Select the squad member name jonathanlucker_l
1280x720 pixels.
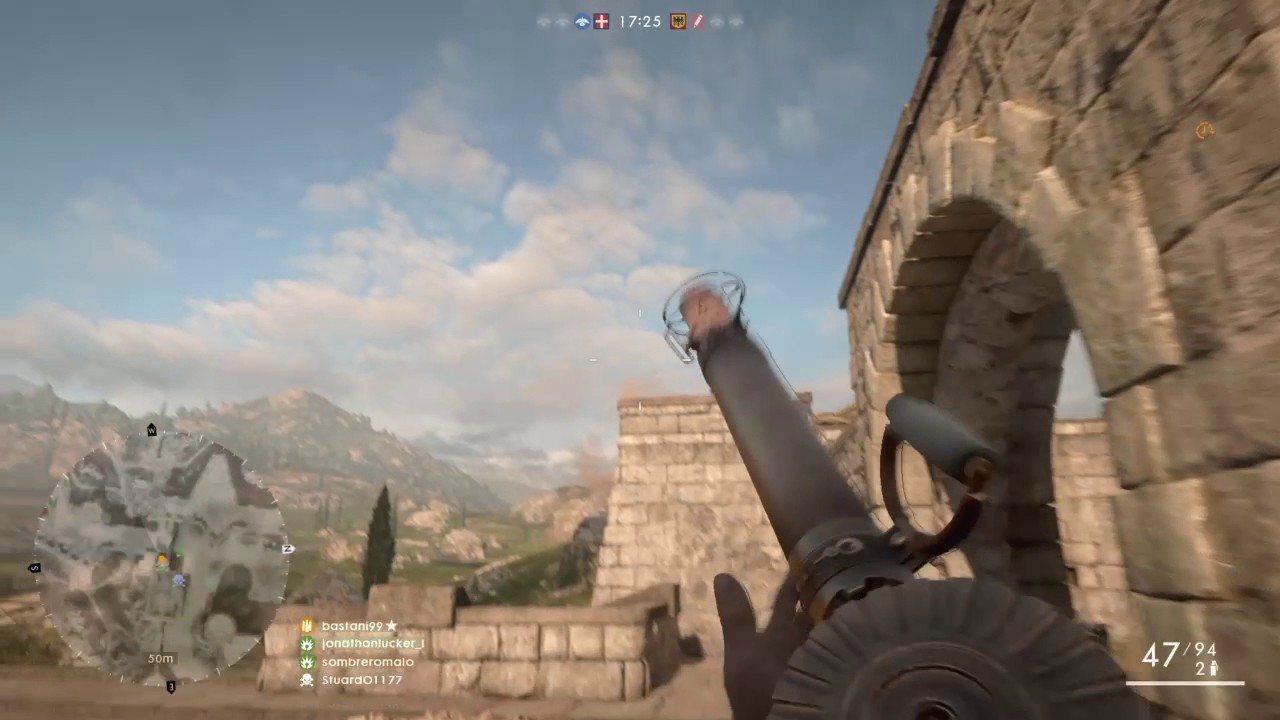pyautogui.click(x=372, y=643)
